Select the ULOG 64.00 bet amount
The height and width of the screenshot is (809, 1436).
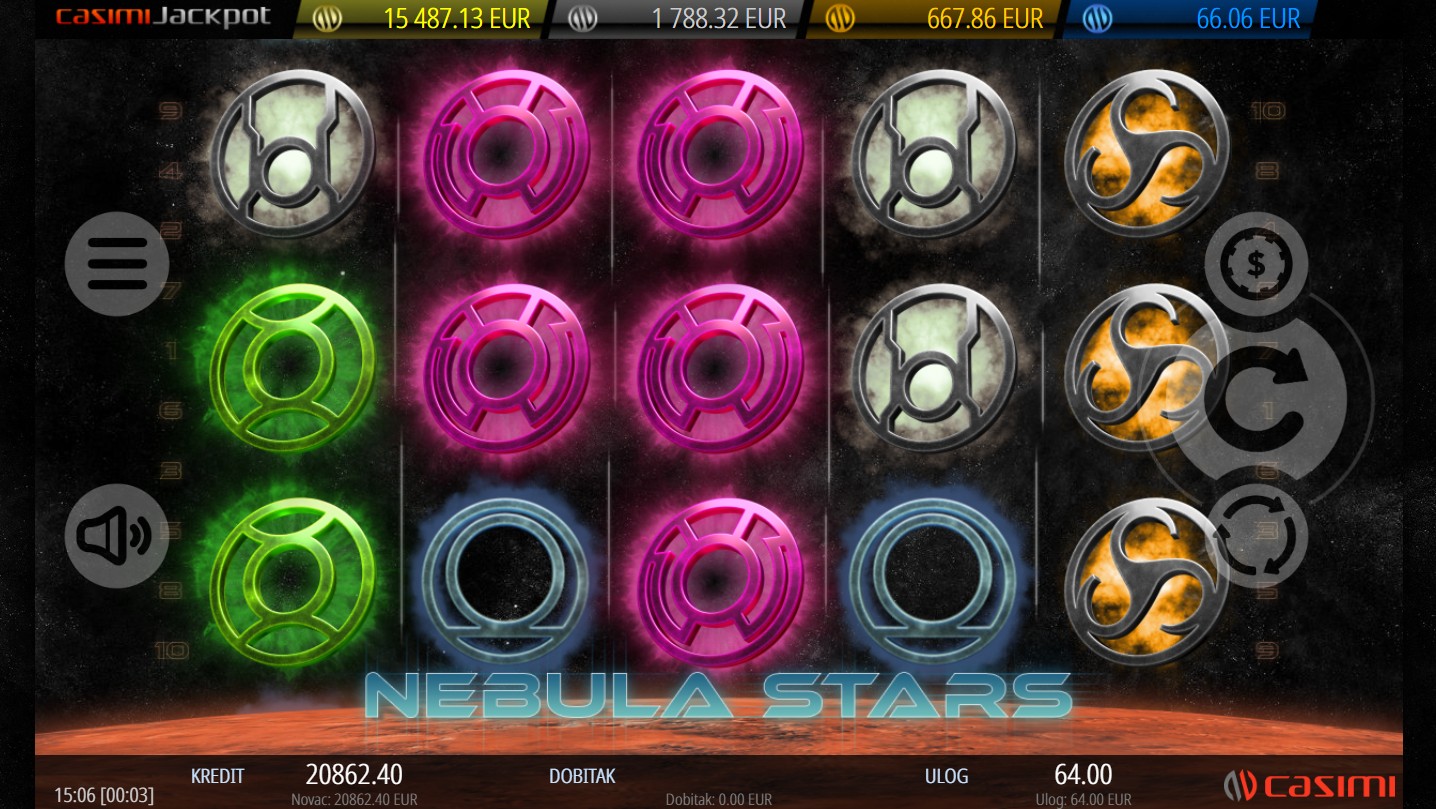tap(1082, 775)
